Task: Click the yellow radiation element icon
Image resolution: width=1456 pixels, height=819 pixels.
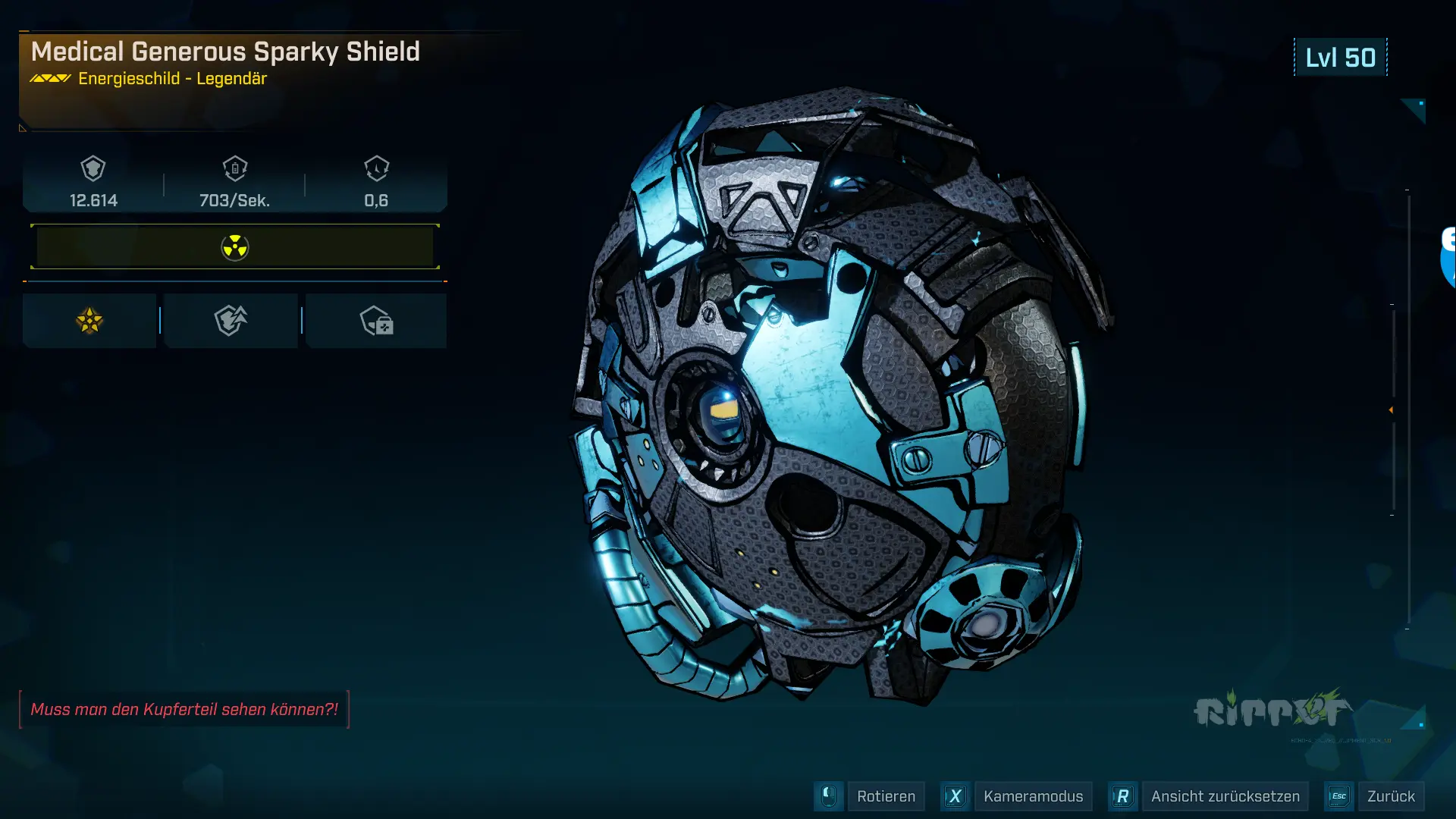Action: (x=234, y=246)
